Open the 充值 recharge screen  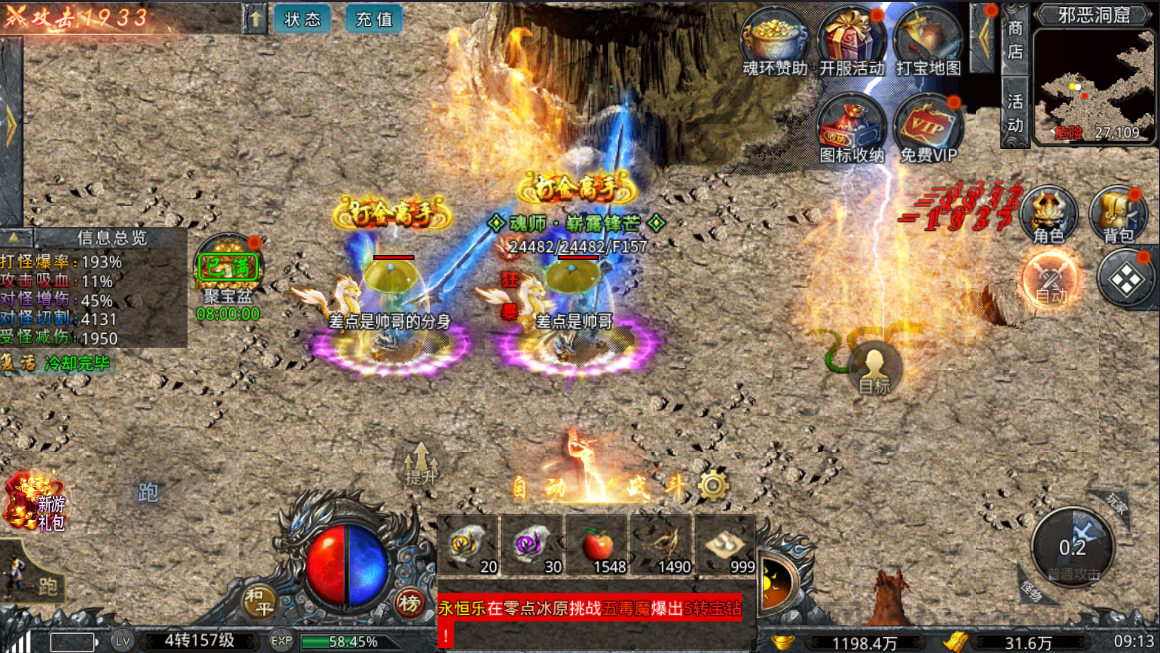click(373, 19)
